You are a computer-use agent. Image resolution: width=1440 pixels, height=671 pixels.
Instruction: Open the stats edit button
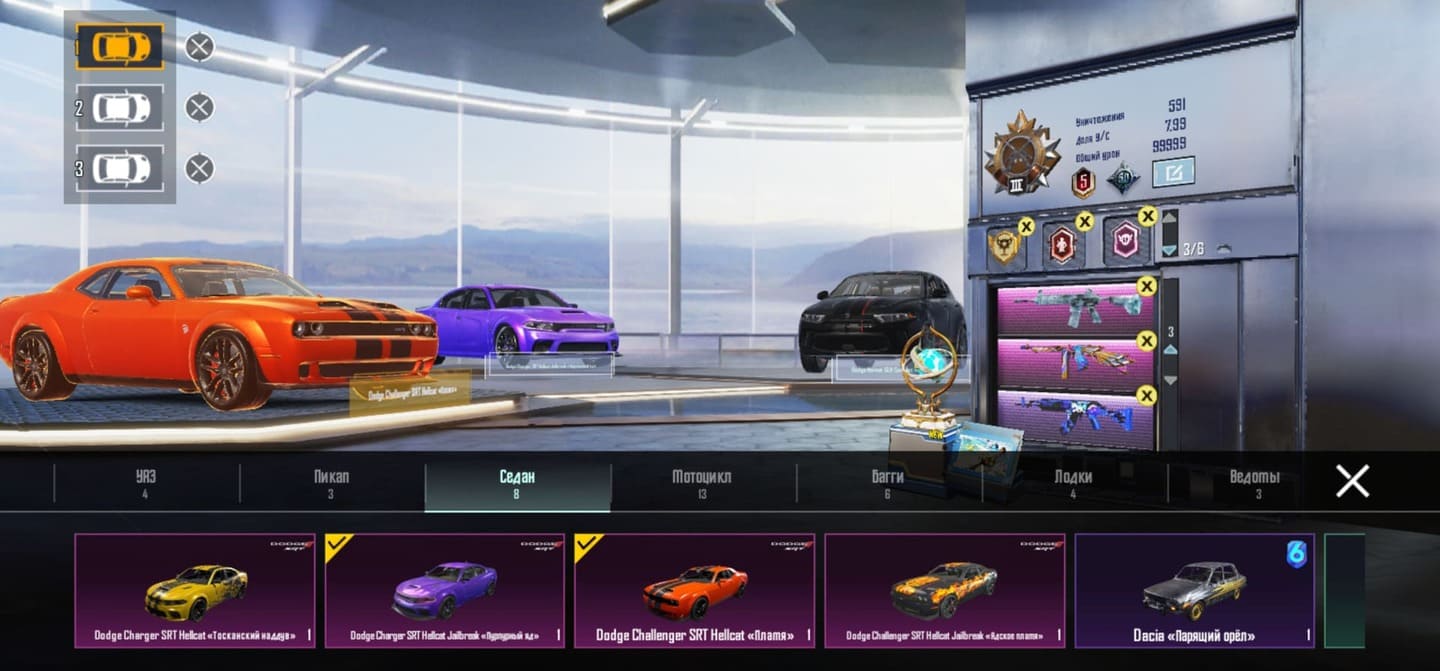click(x=1173, y=172)
